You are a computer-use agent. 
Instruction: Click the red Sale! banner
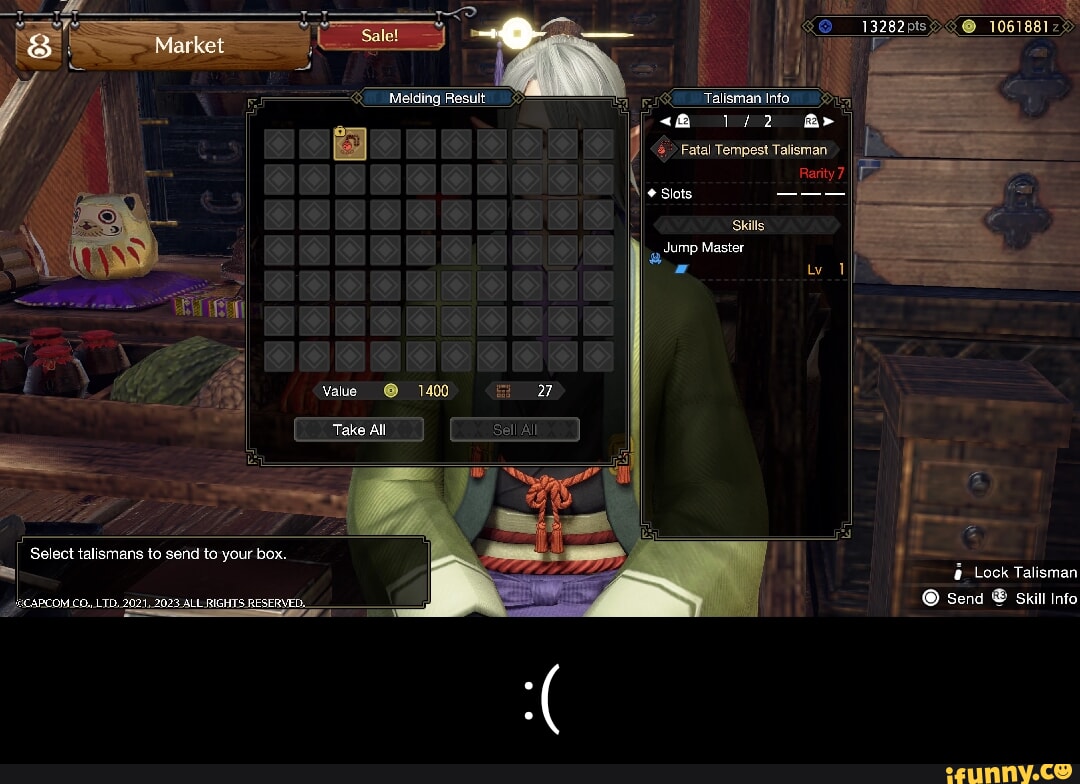pyautogui.click(x=380, y=36)
